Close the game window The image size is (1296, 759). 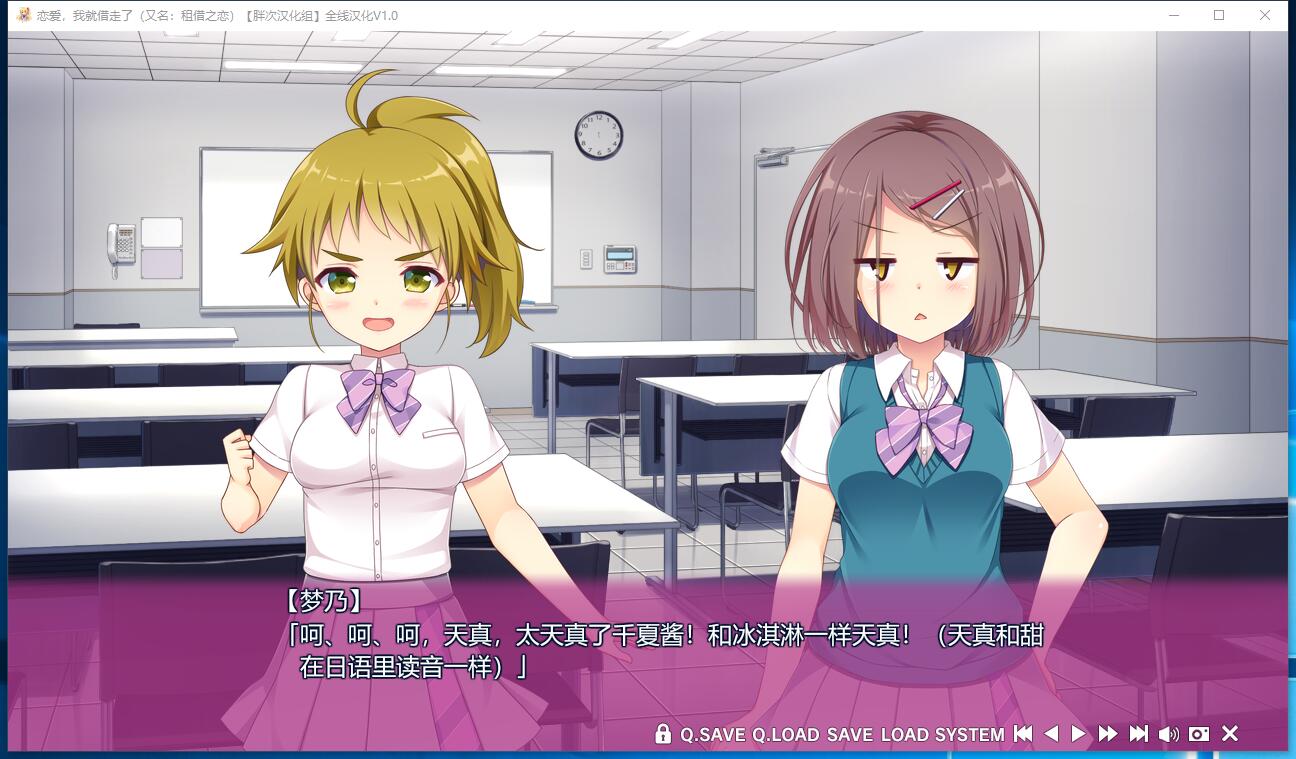pos(1265,15)
